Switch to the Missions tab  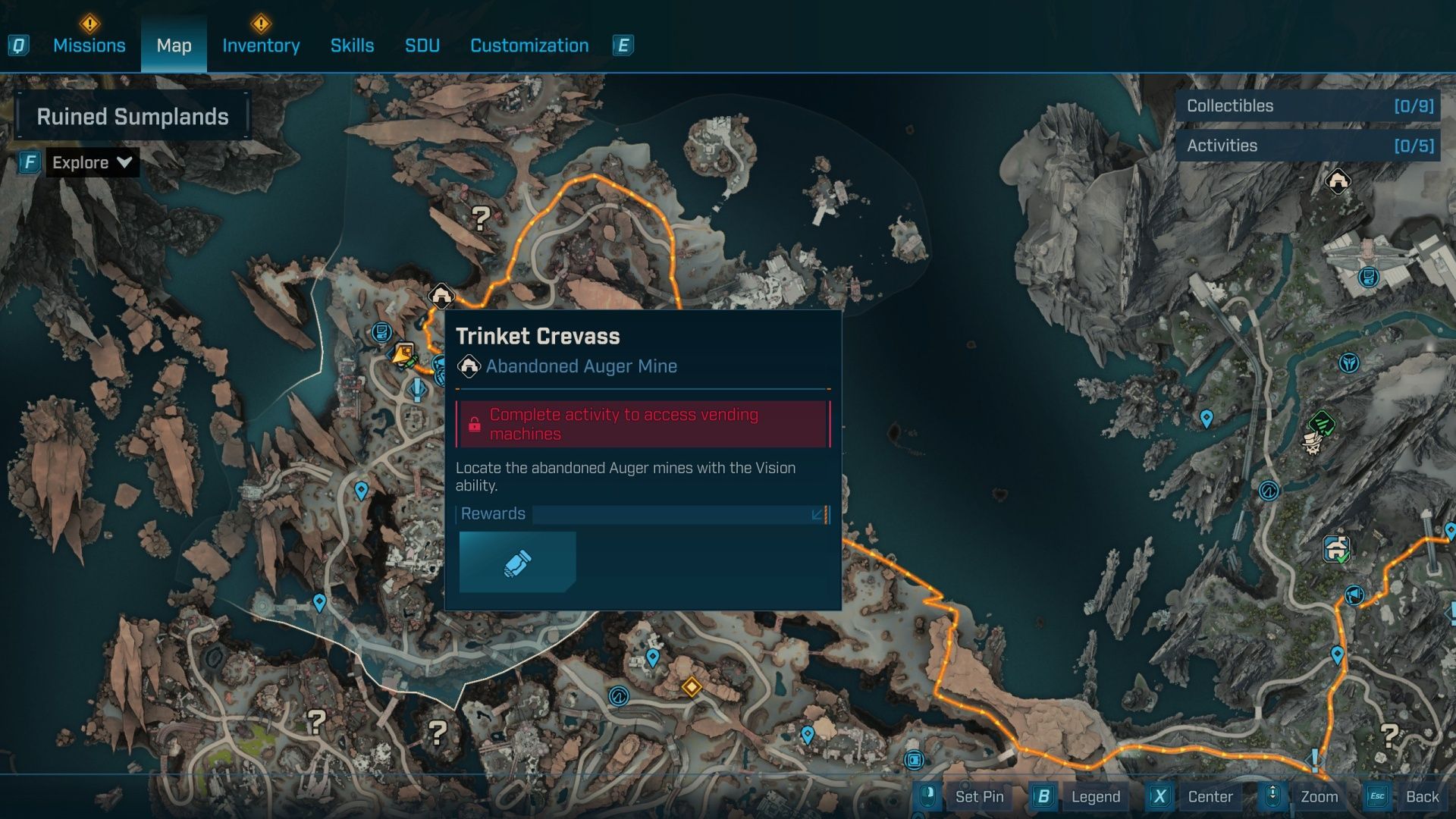(89, 45)
